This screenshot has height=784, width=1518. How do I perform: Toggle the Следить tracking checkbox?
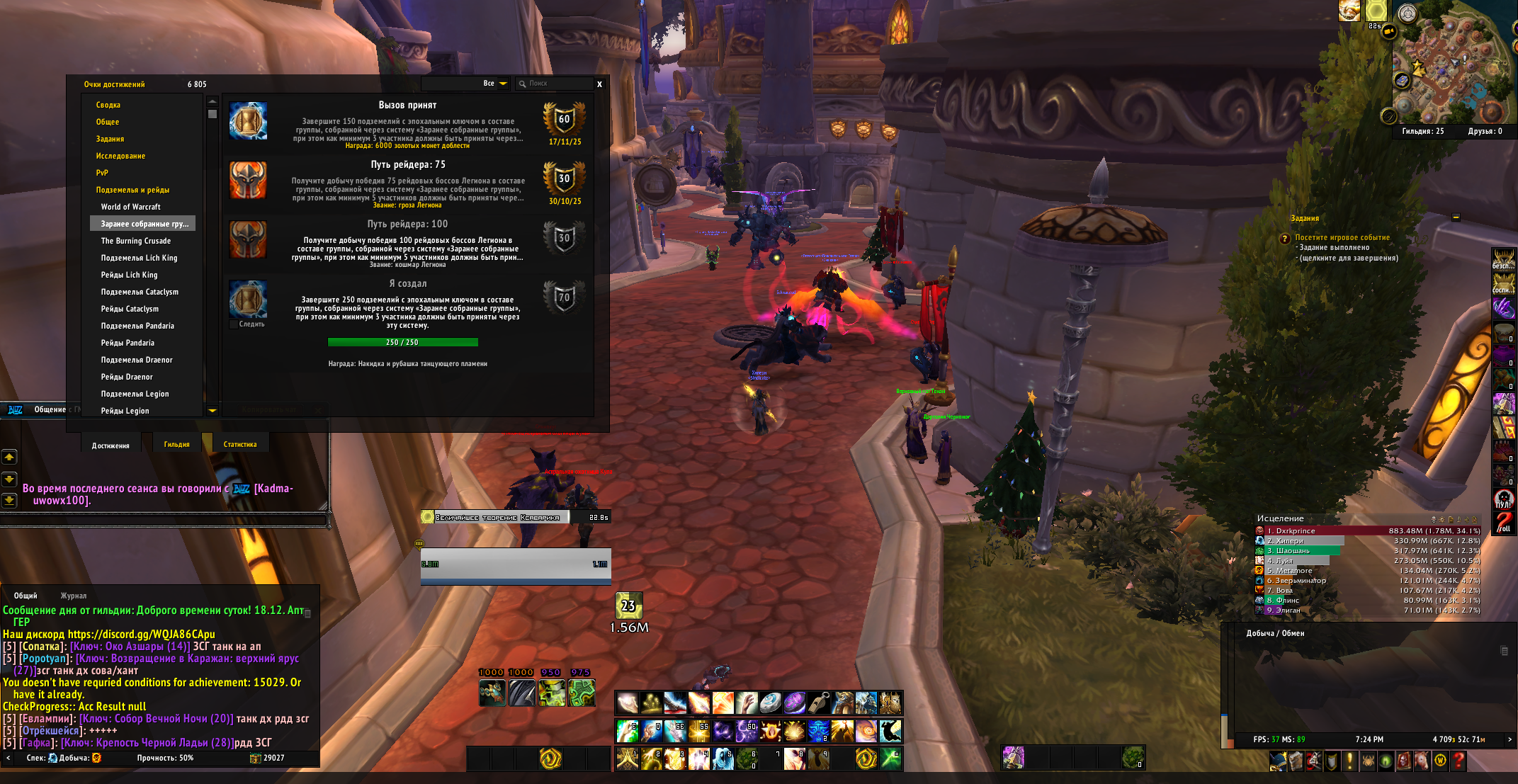tap(234, 324)
